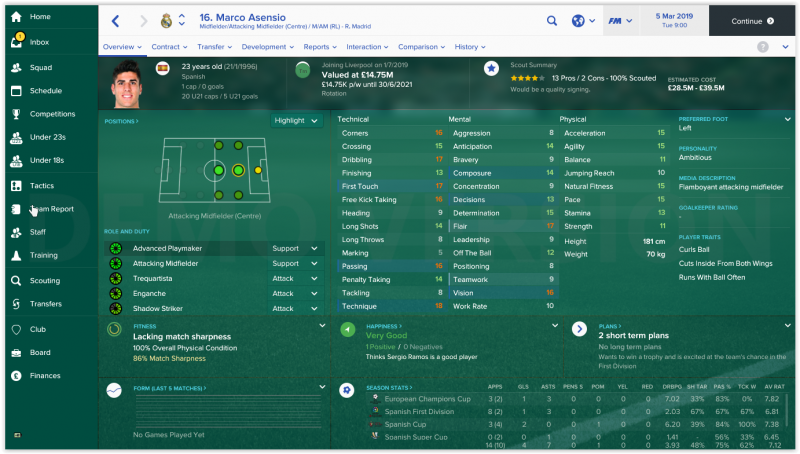Open the FM menu dropdown
Screen dimensions: 800x454
click(624, 20)
